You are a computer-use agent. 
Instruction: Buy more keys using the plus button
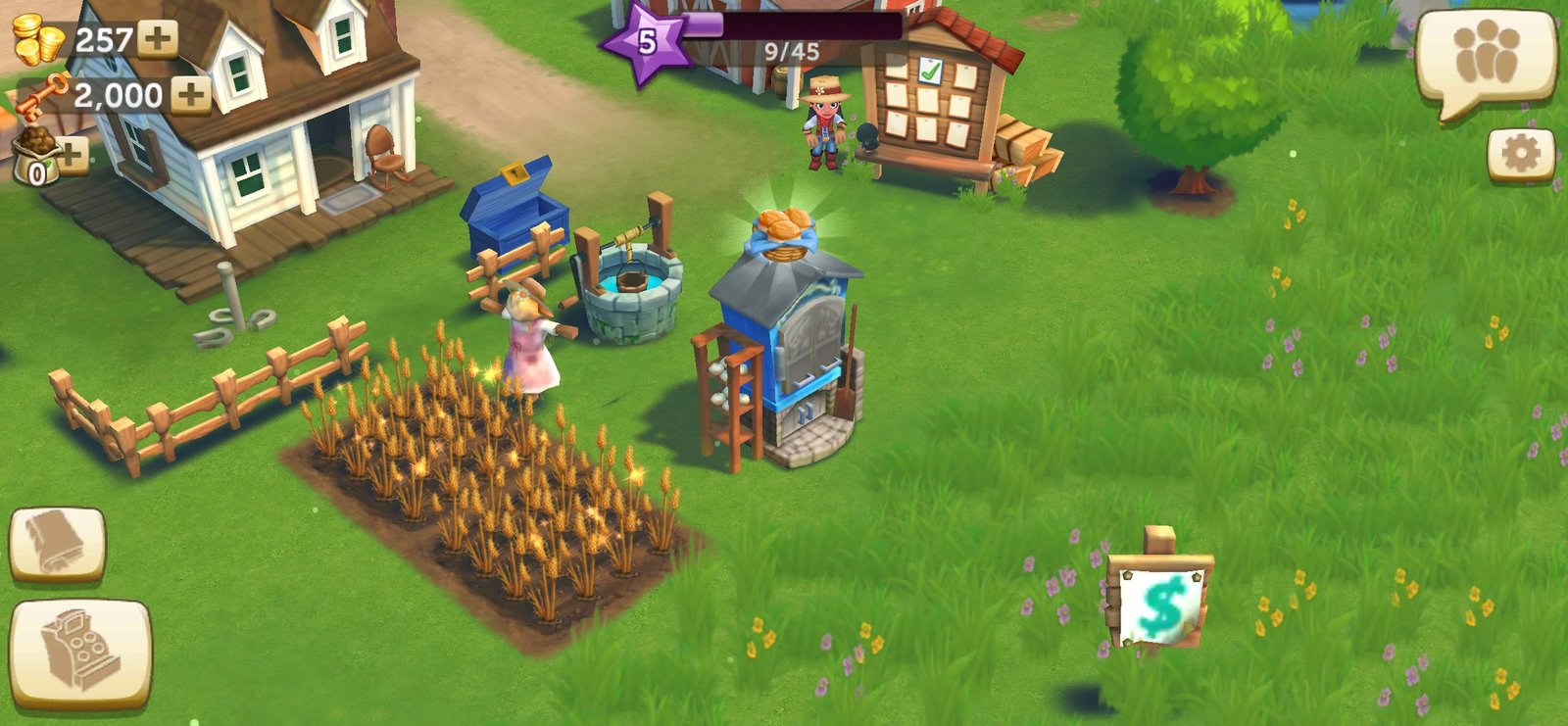(191, 95)
